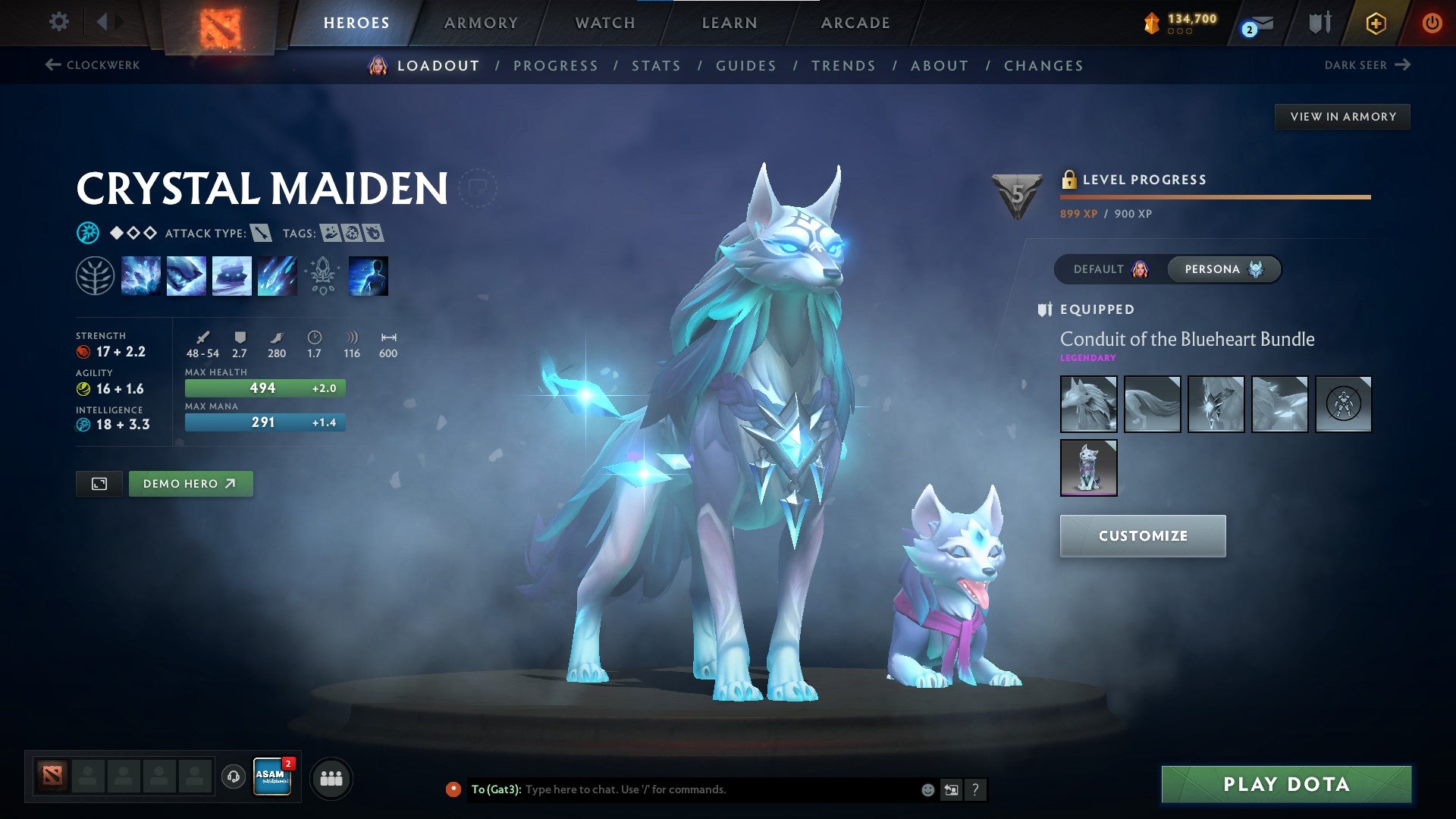Open voice chat headset icon near party slots
Viewport: 1456px width, 819px height.
[231, 777]
